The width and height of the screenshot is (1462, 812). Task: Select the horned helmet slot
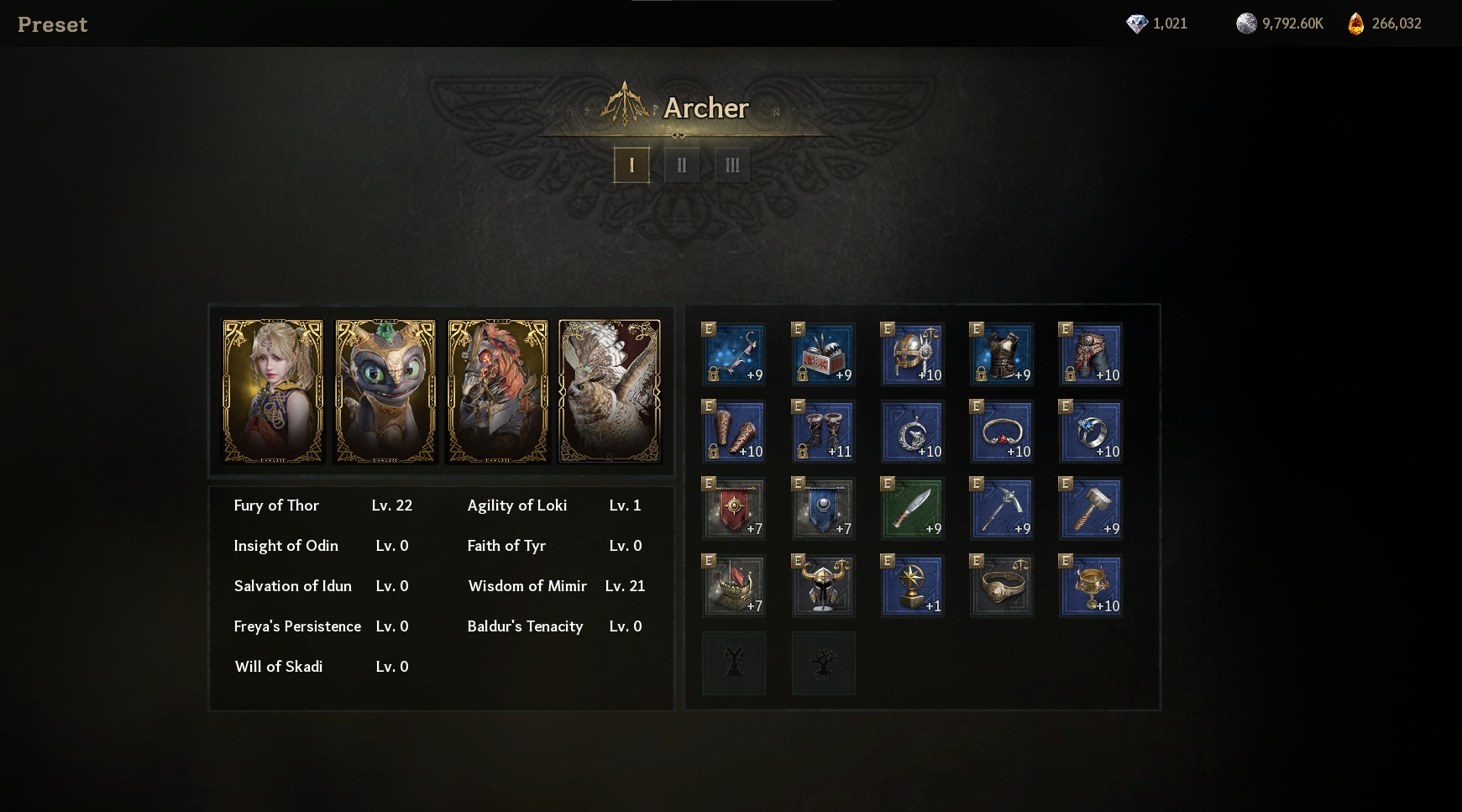click(x=824, y=586)
